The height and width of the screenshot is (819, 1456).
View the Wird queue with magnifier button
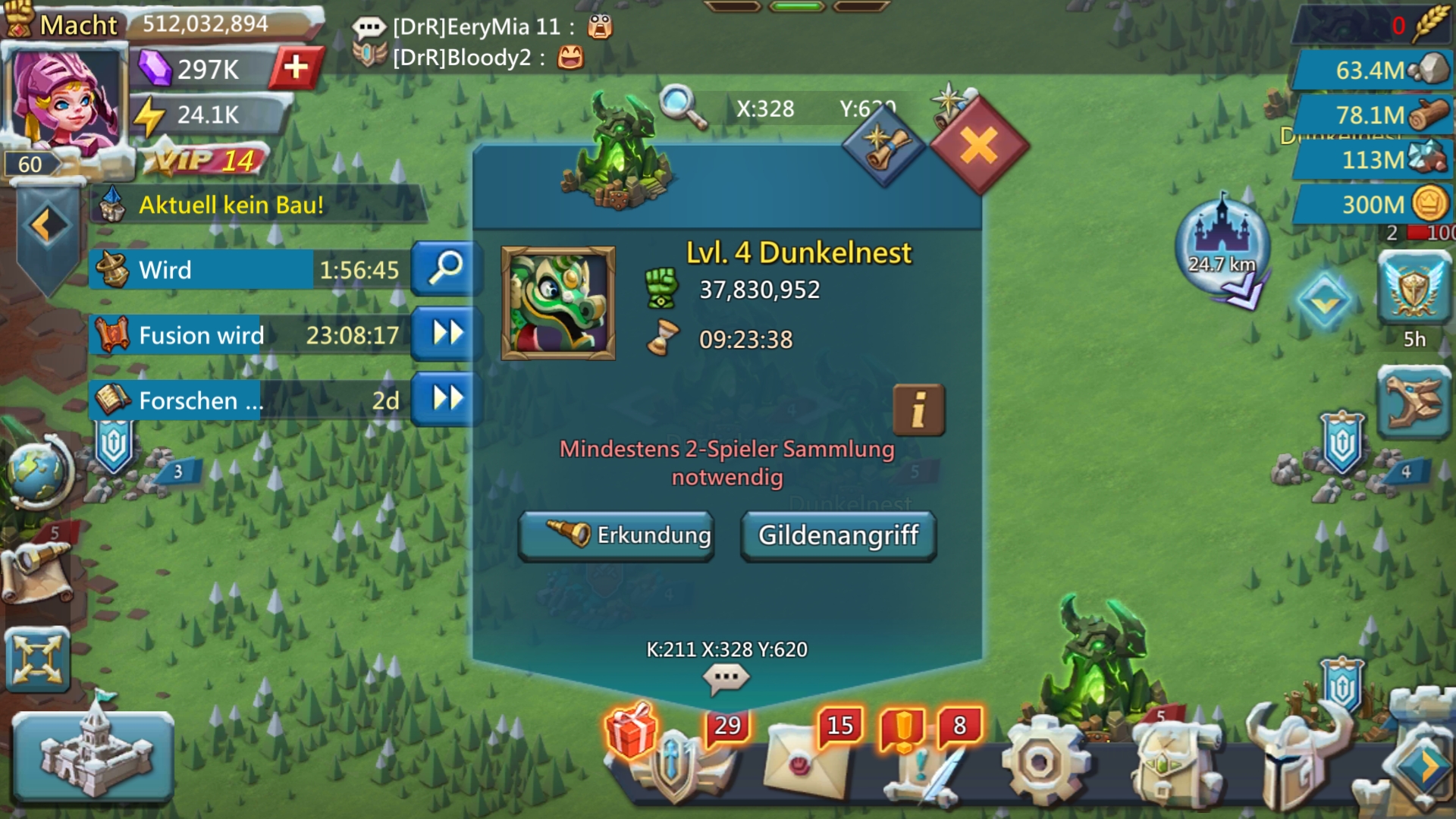447,268
